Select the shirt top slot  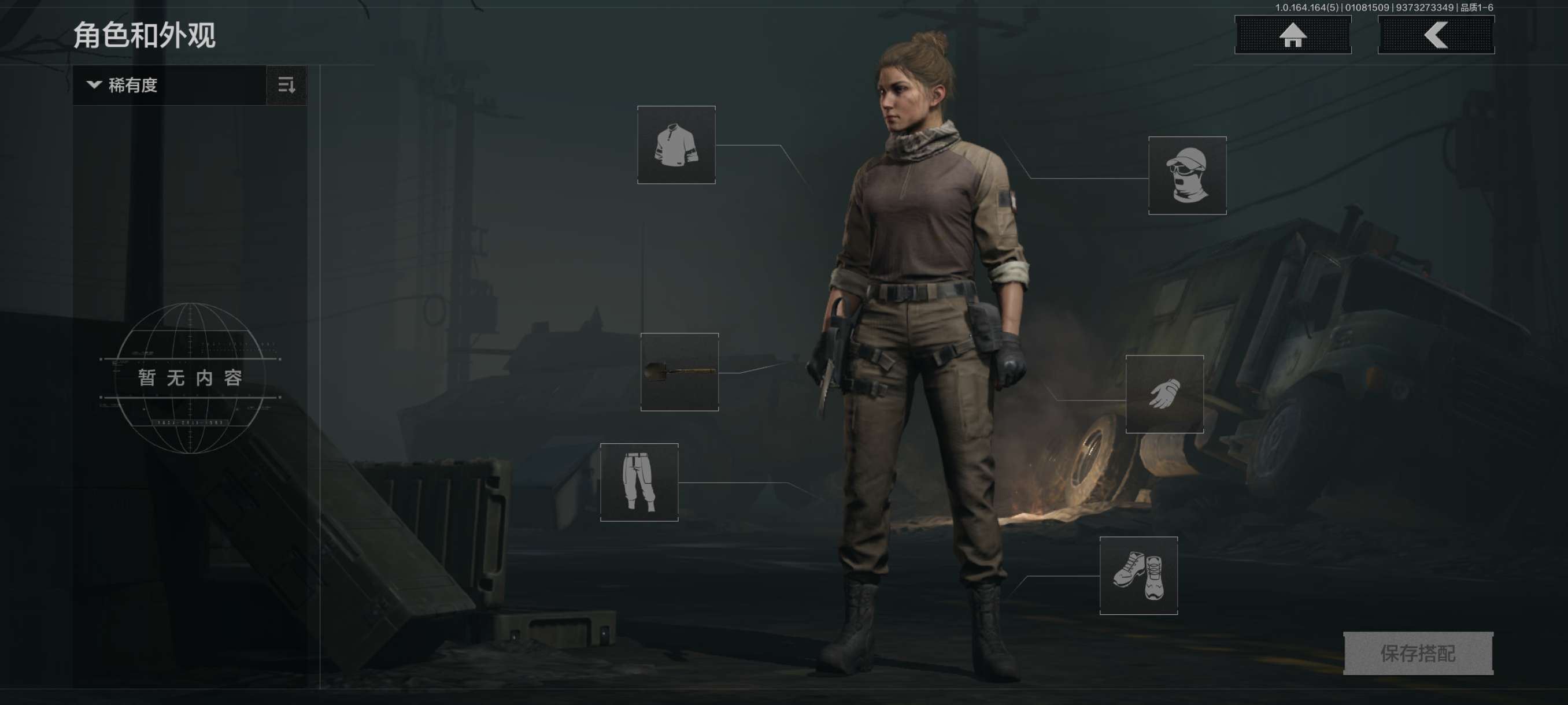click(x=676, y=145)
